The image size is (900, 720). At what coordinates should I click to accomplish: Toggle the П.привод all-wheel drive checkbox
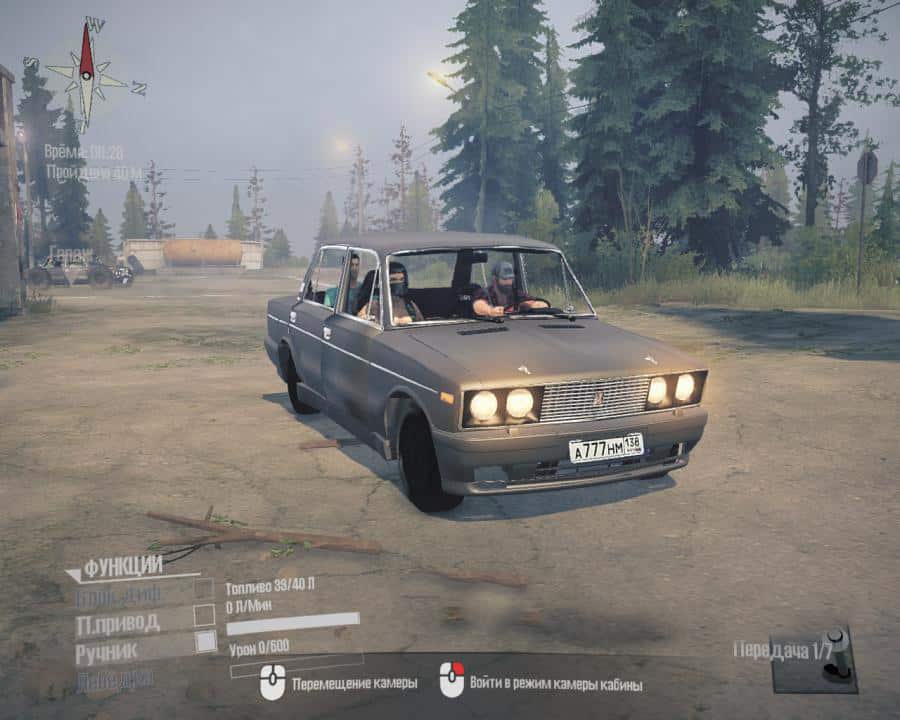point(204,615)
